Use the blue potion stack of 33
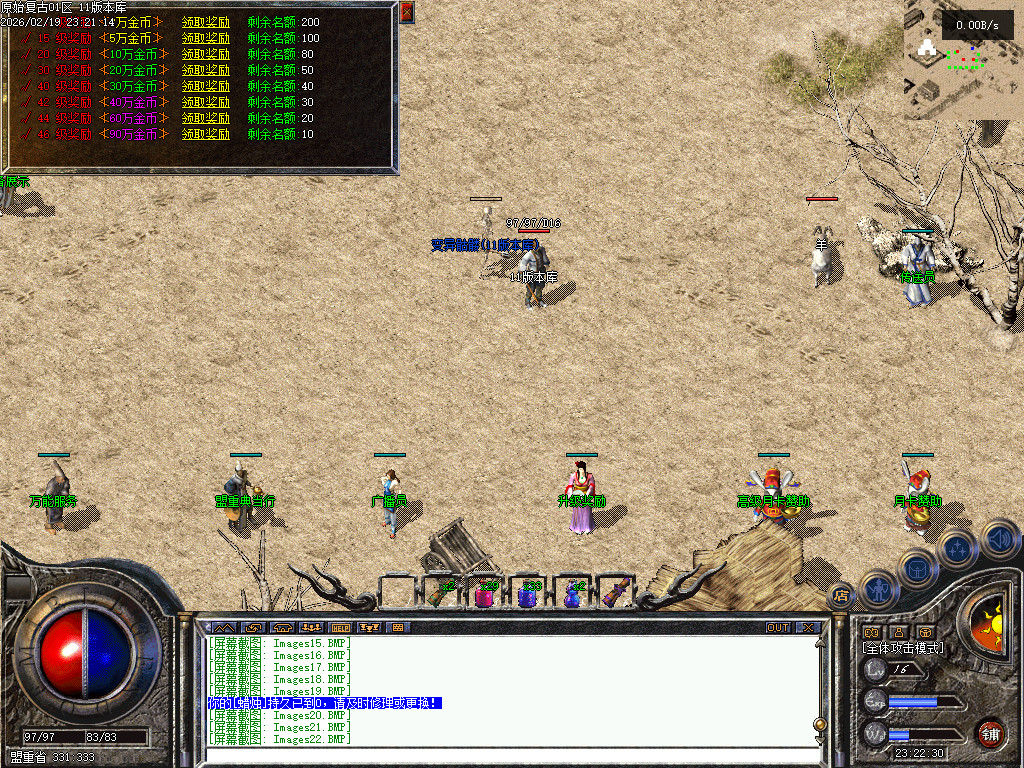This screenshot has width=1024, height=768. 528,595
